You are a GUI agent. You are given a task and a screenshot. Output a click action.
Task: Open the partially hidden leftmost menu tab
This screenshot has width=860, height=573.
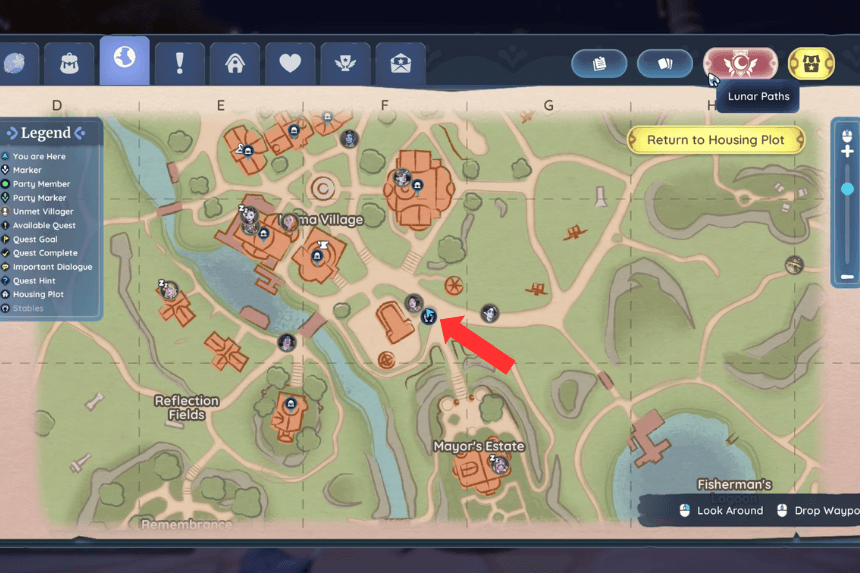coord(17,64)
